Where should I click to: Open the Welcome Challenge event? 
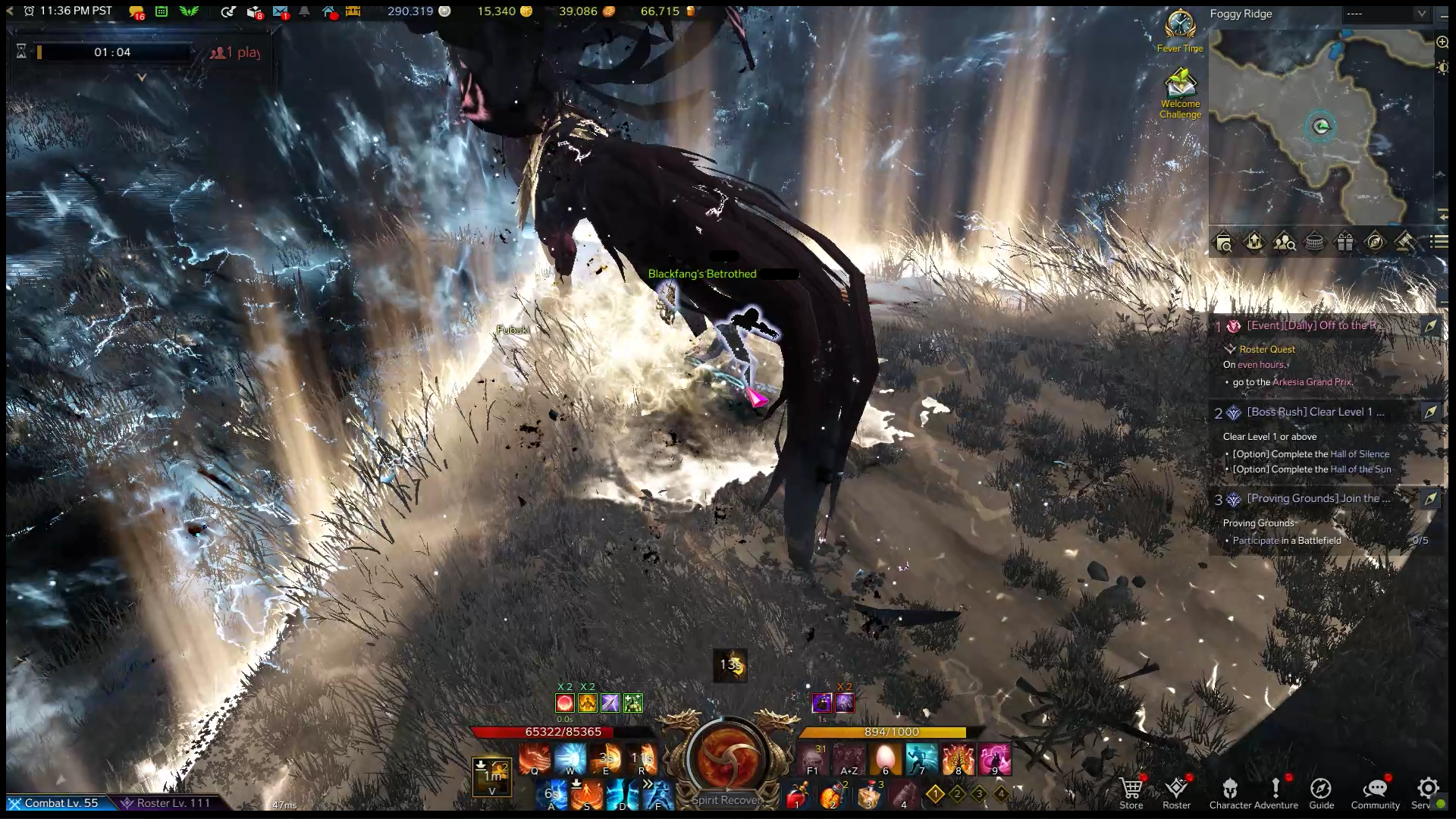click(x=1180, y=93)
